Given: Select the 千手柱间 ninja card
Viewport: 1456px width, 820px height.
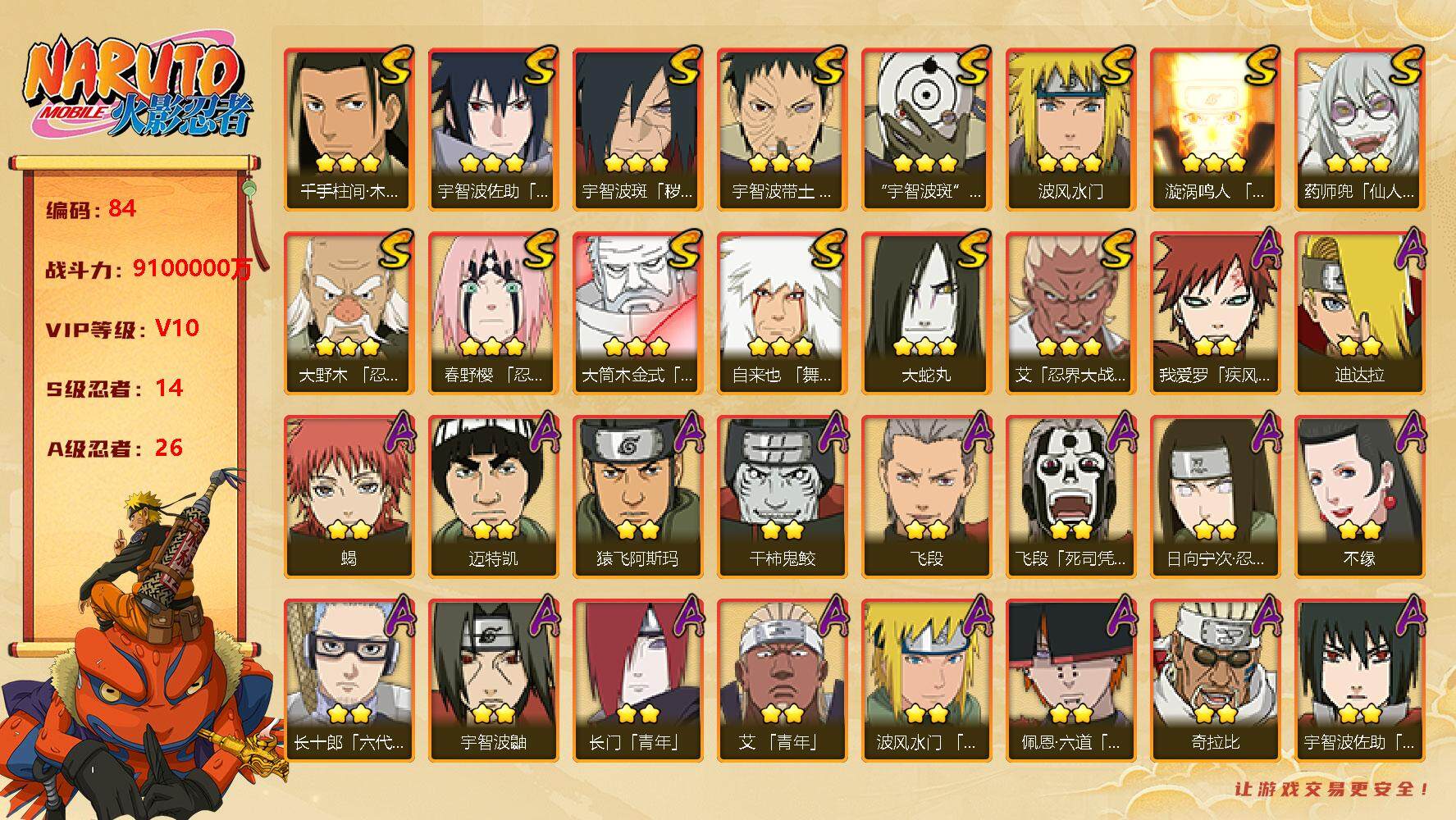Looking at the screenshot, I should click(349, 129).
